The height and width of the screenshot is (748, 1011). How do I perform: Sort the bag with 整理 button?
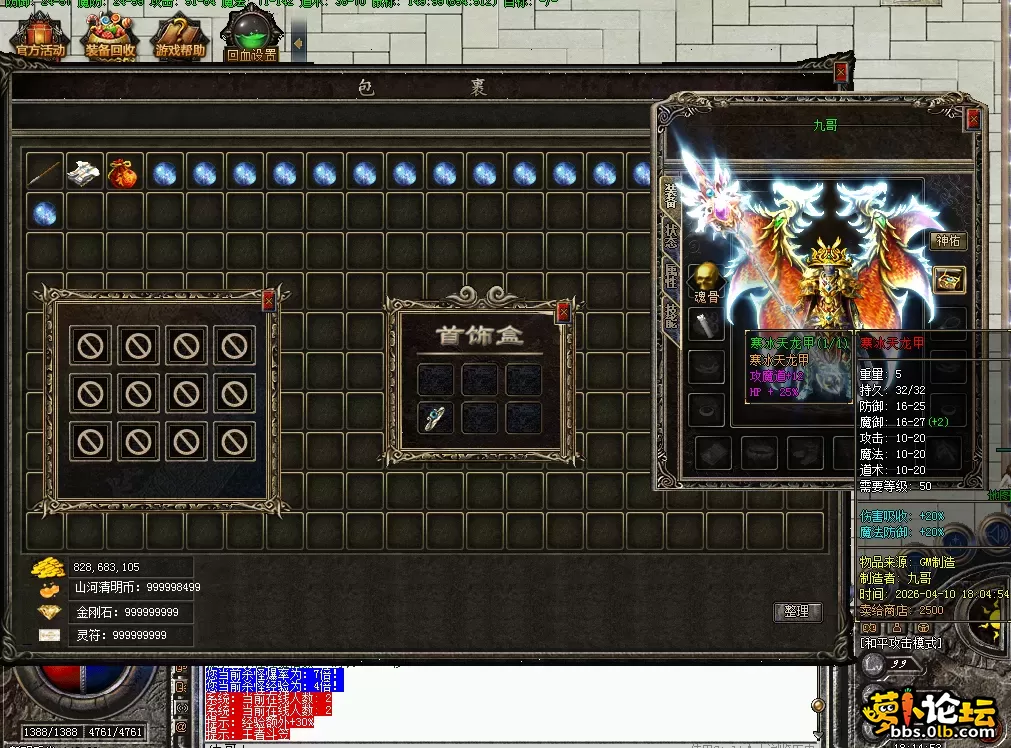tap(797, 612)
